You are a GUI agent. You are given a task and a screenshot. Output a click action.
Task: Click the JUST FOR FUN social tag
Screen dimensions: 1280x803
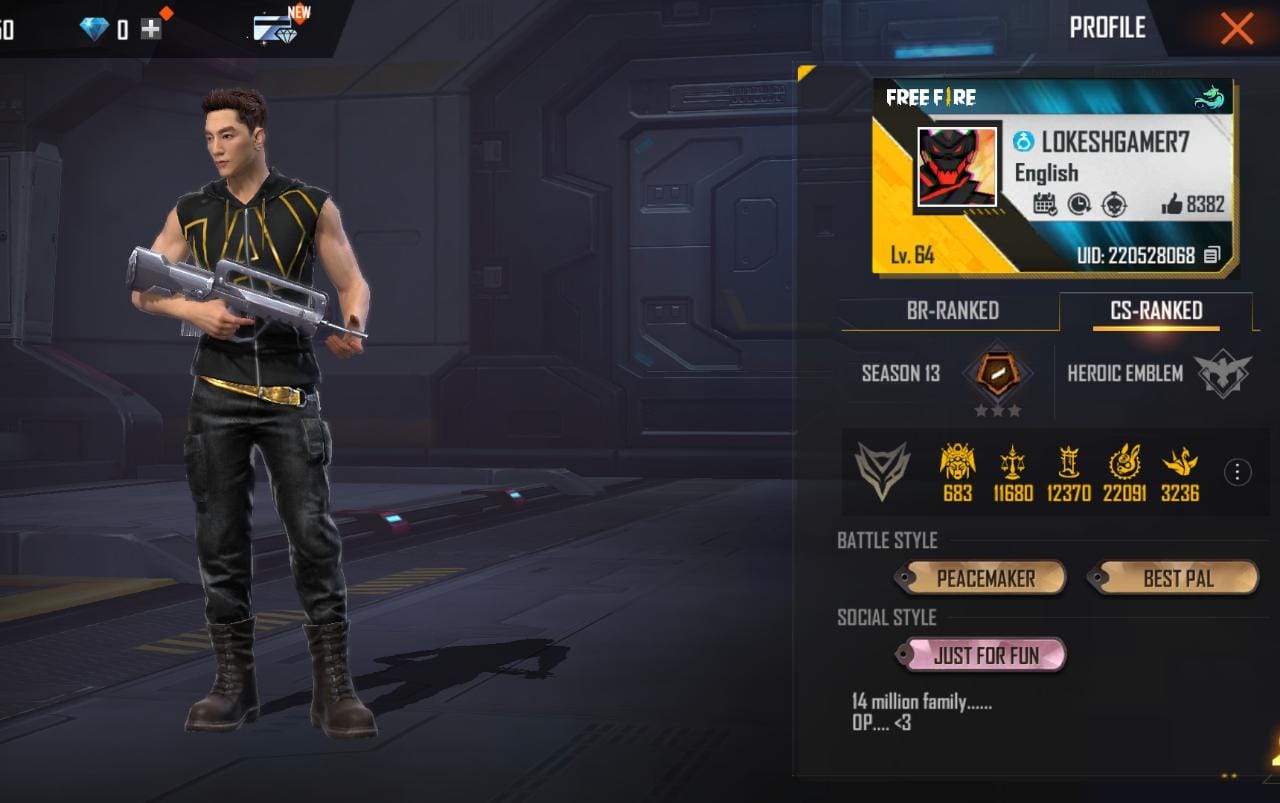pos(985,656)
